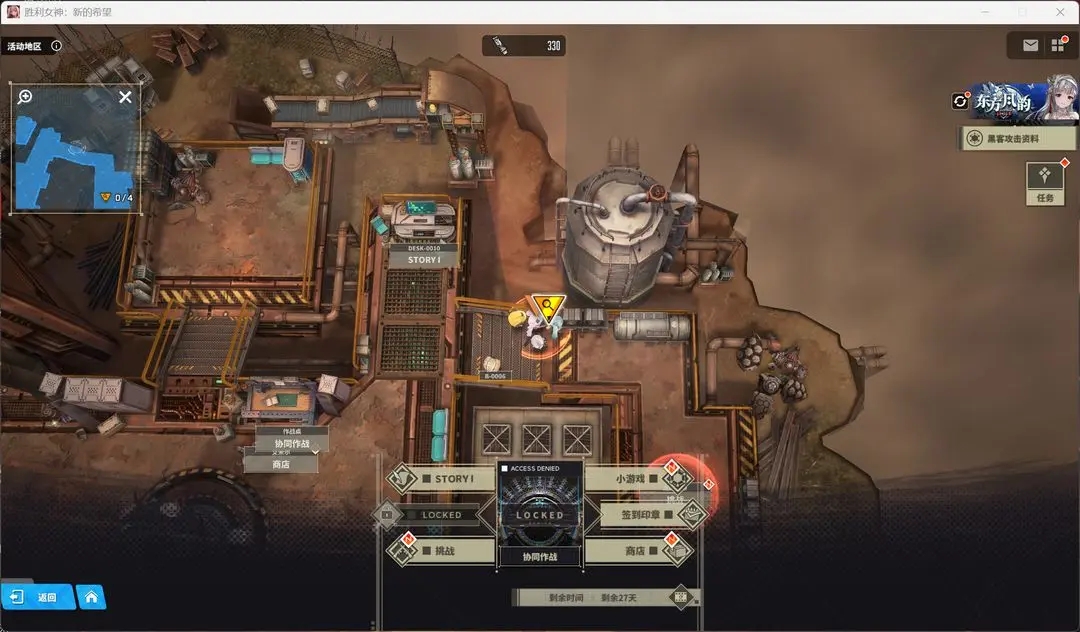Go to the home screen via house icon

pyautogui.click(x=91, y=597)
